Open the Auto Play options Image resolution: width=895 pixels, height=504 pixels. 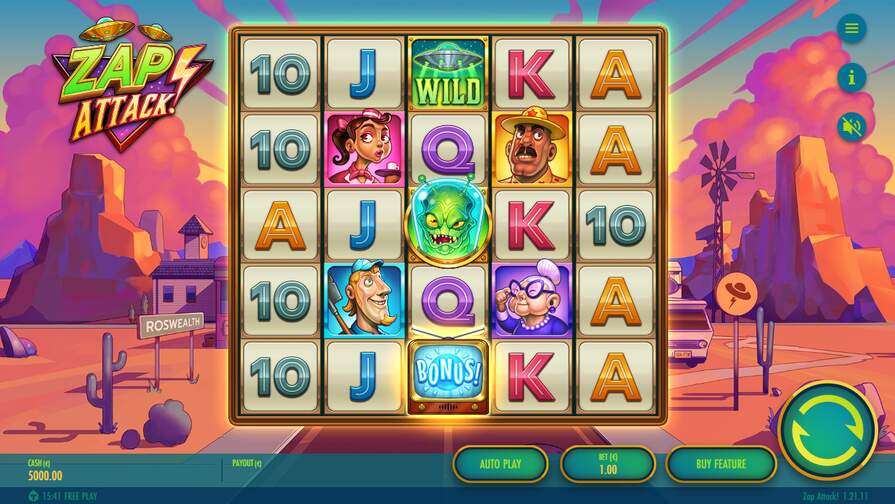500,464
